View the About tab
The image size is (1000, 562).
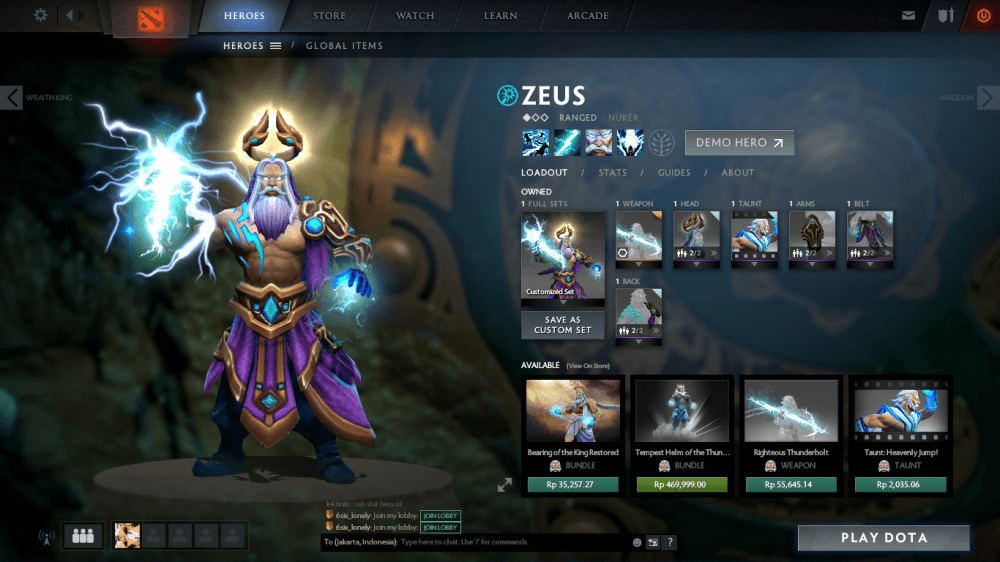738,173
